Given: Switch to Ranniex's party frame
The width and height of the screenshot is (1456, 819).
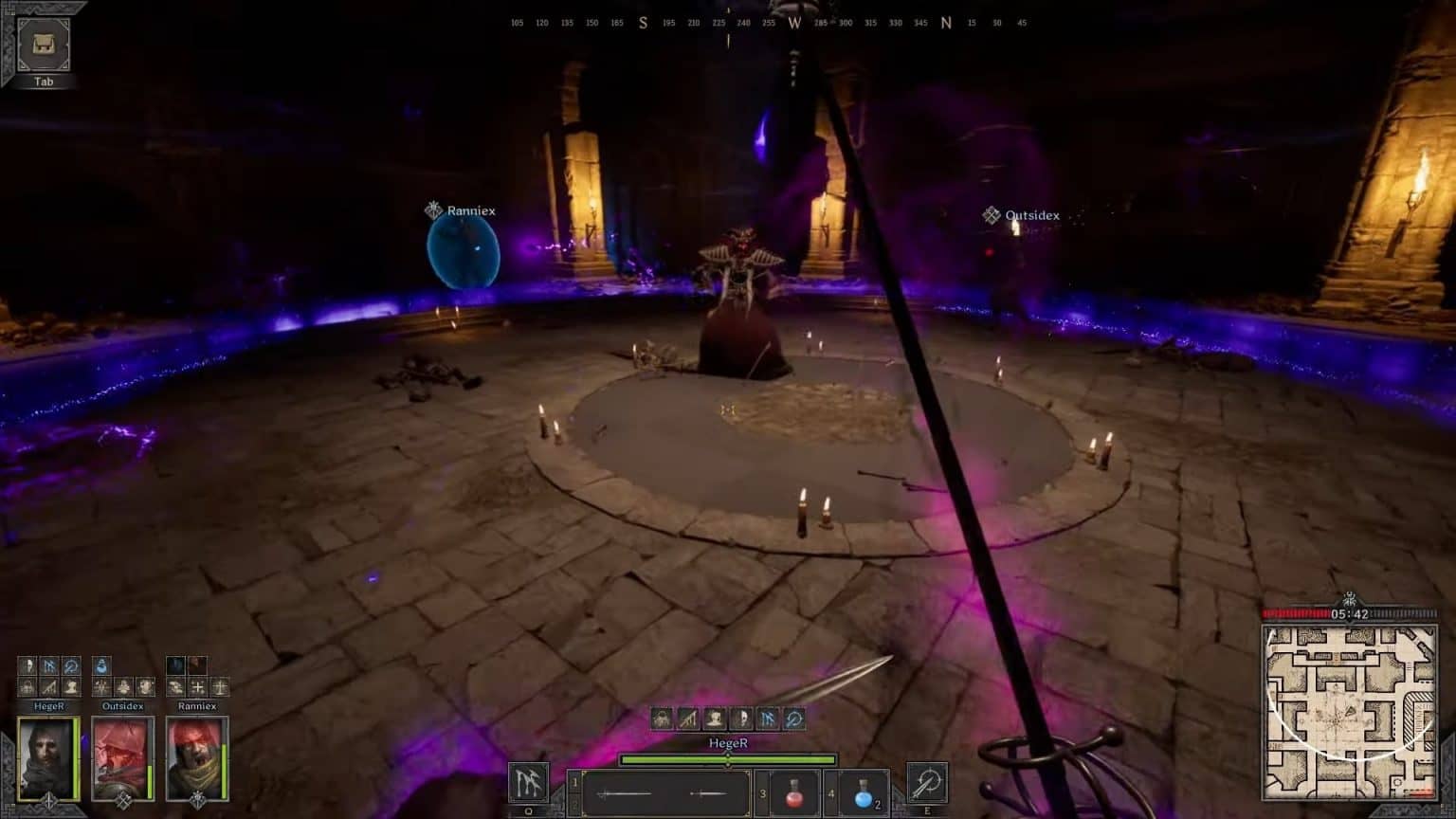Looking at the screenshot, I should [x=196, y=758].
